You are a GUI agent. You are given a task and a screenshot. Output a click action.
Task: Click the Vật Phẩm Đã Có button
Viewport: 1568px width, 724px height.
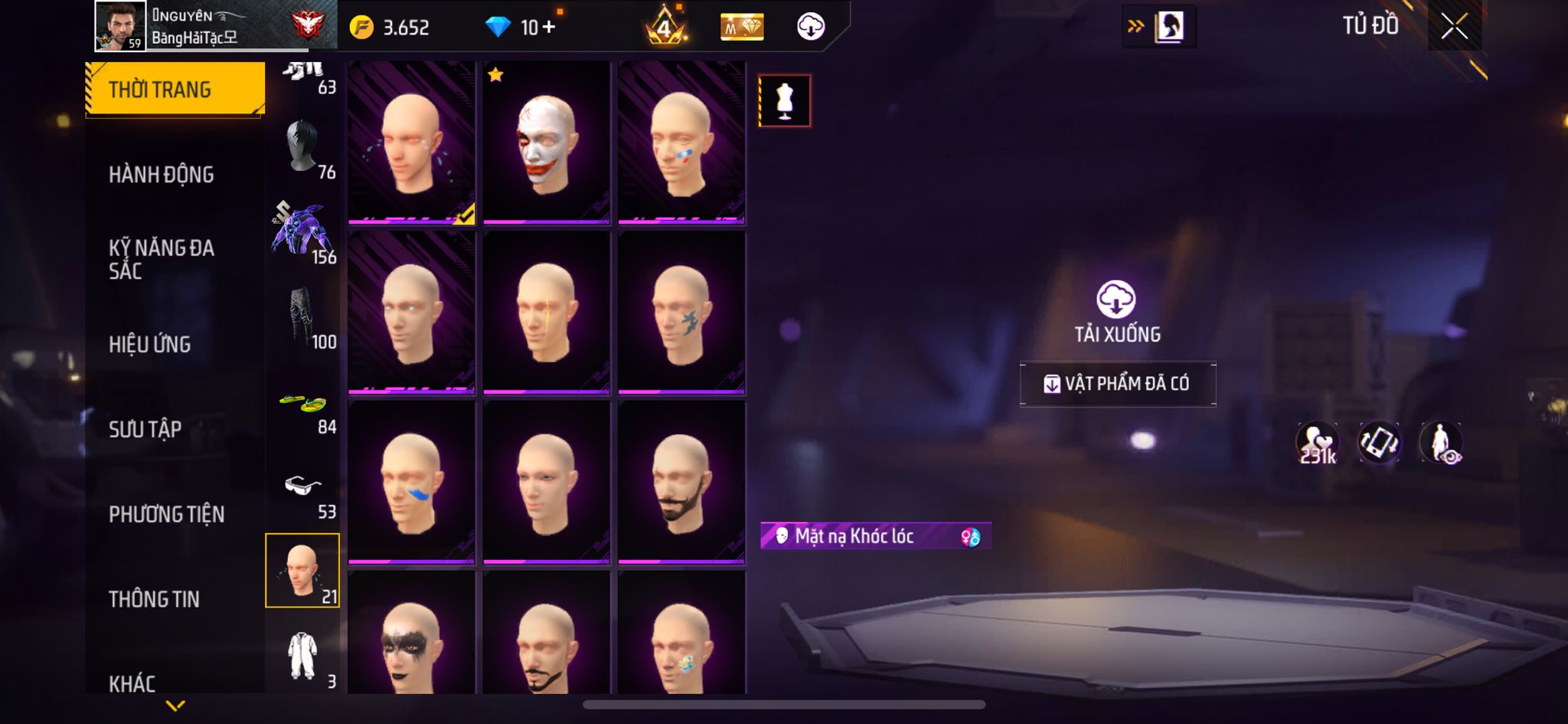tap(1117, 383)
